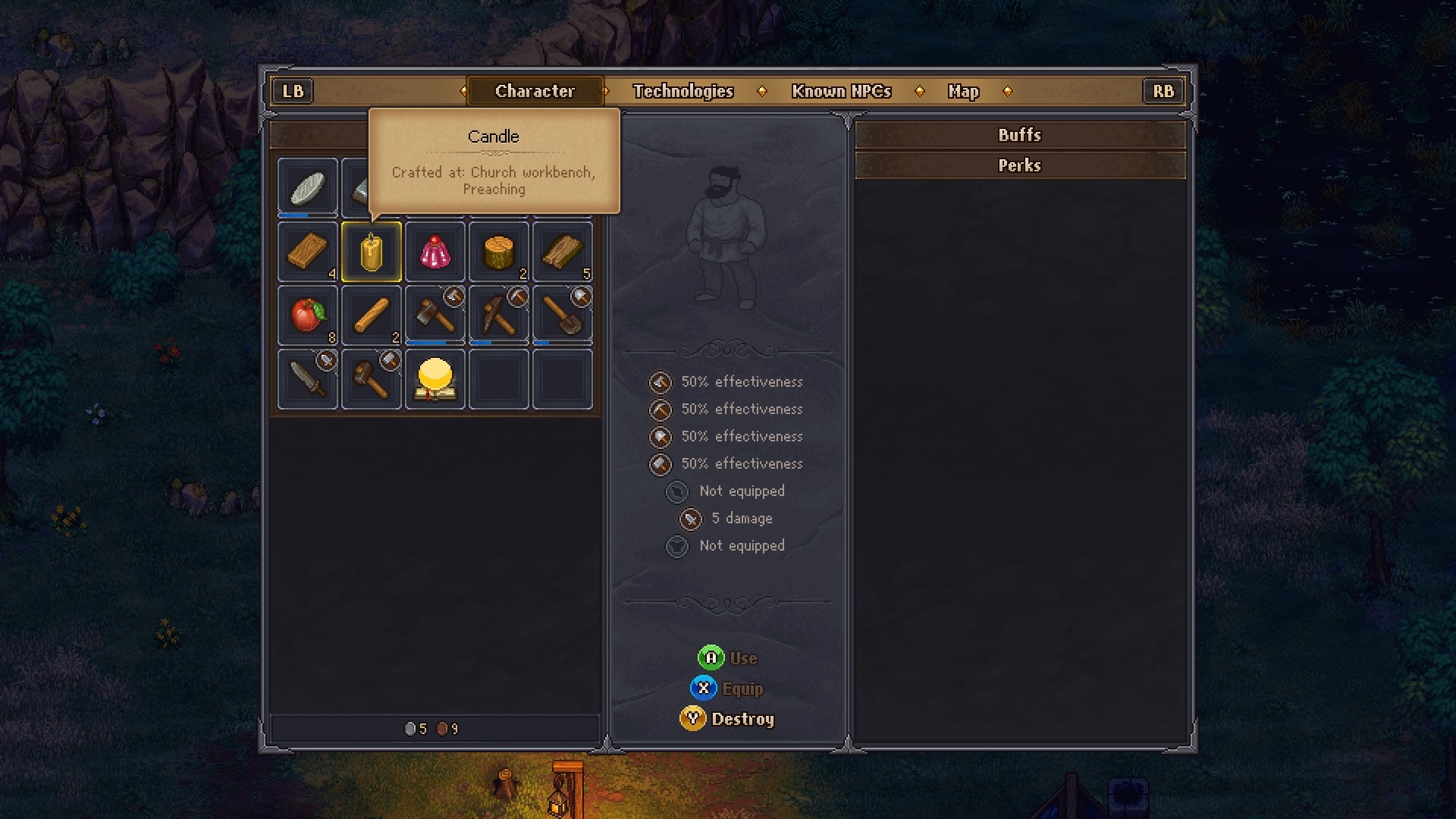Viewport: 1456px width, 819px height.
Task: Select the pink jelly cake item
Action: point(435,252)
